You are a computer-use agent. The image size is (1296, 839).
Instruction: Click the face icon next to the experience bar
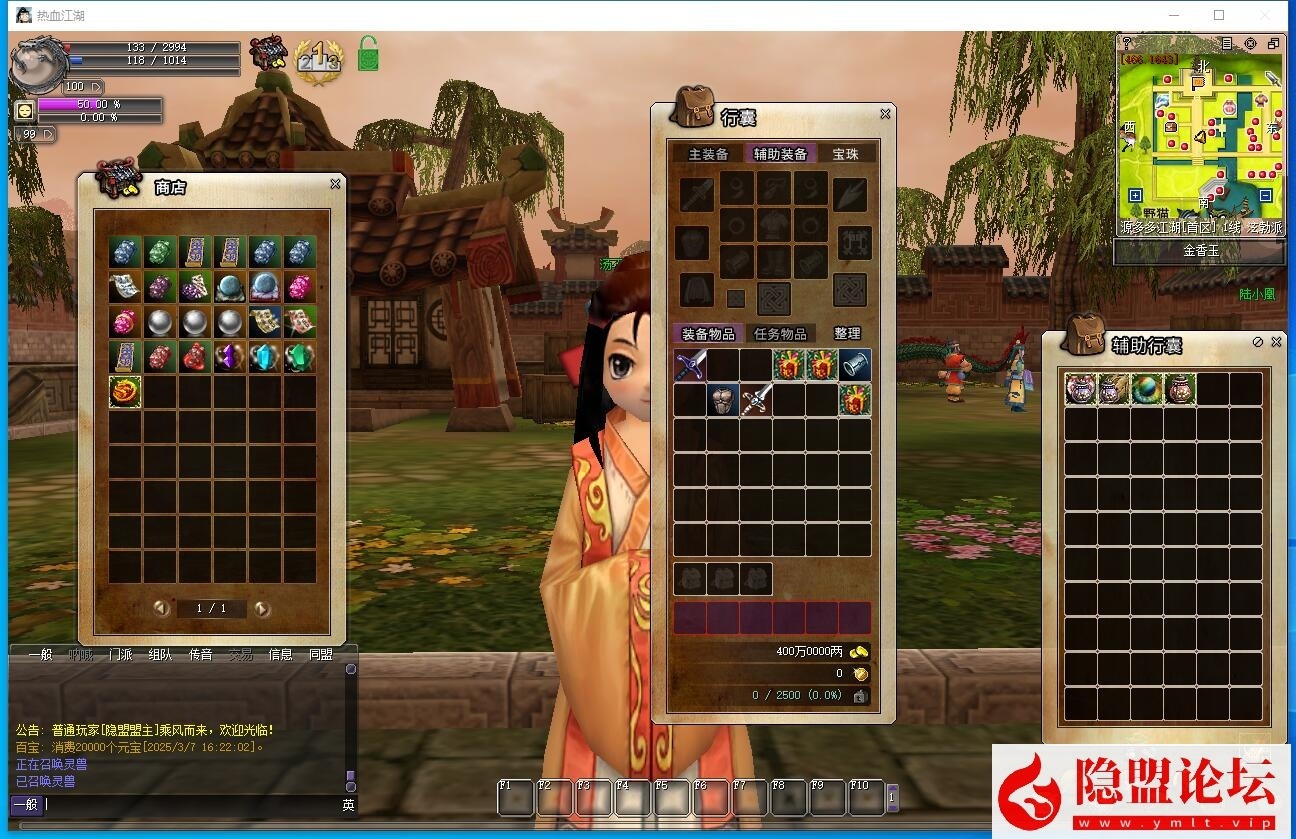click(25, 108)
